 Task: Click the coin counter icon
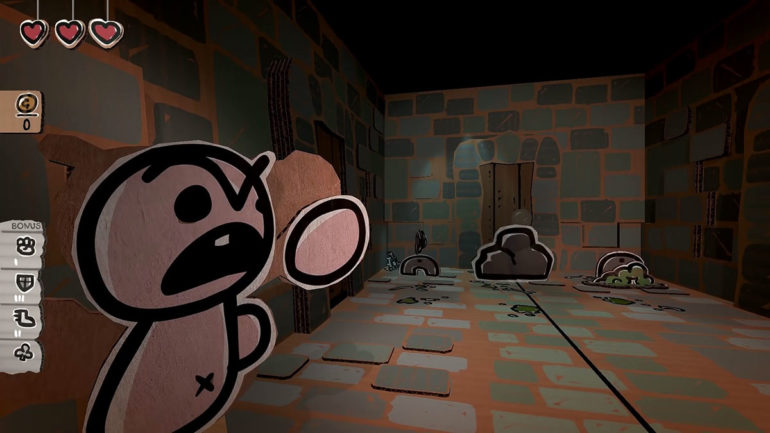27,103
